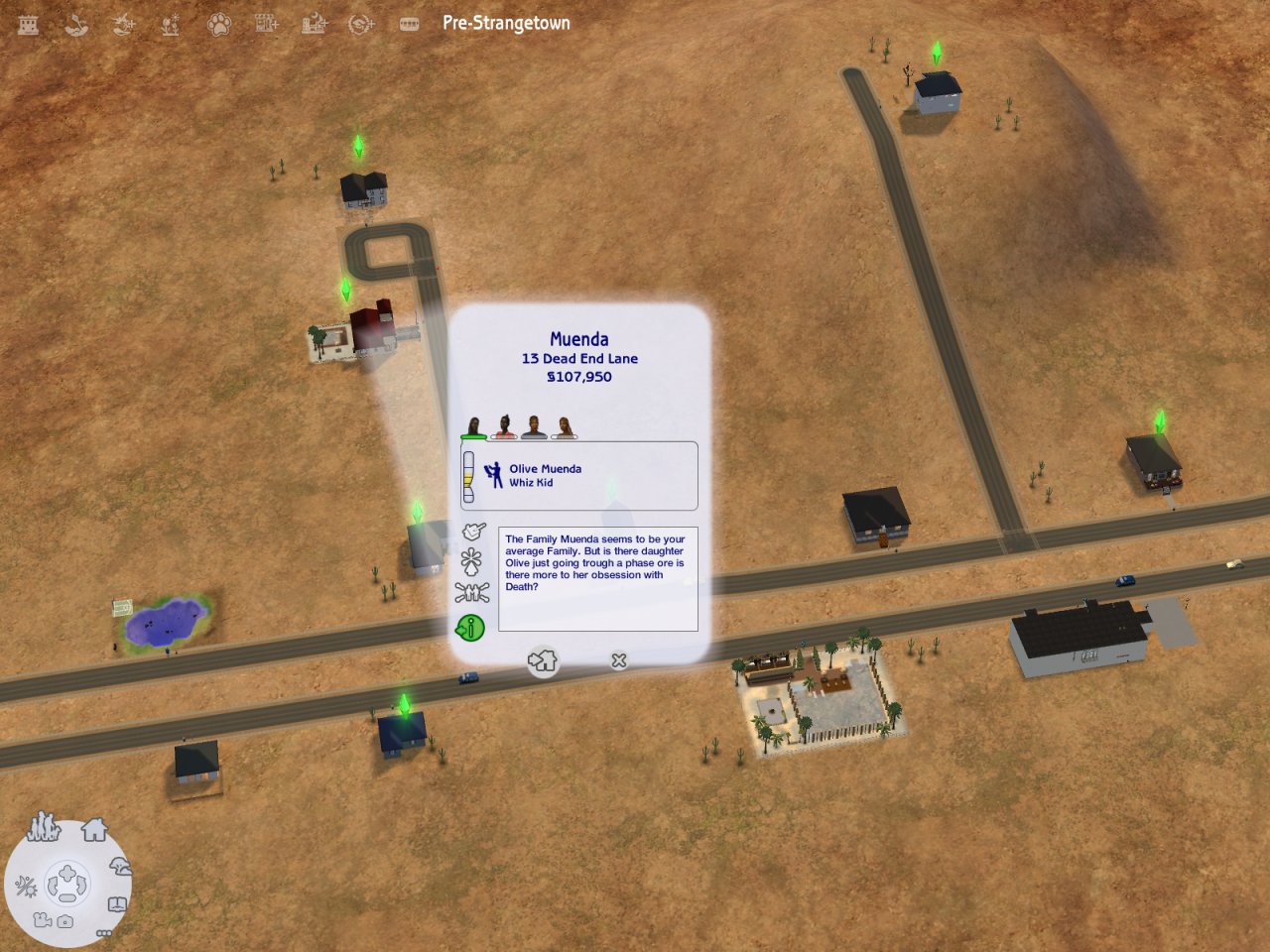The height and width of the screenshot is (952, 1270).
Task: Open the neighborhood story book icon
Action: pos(117,904)
